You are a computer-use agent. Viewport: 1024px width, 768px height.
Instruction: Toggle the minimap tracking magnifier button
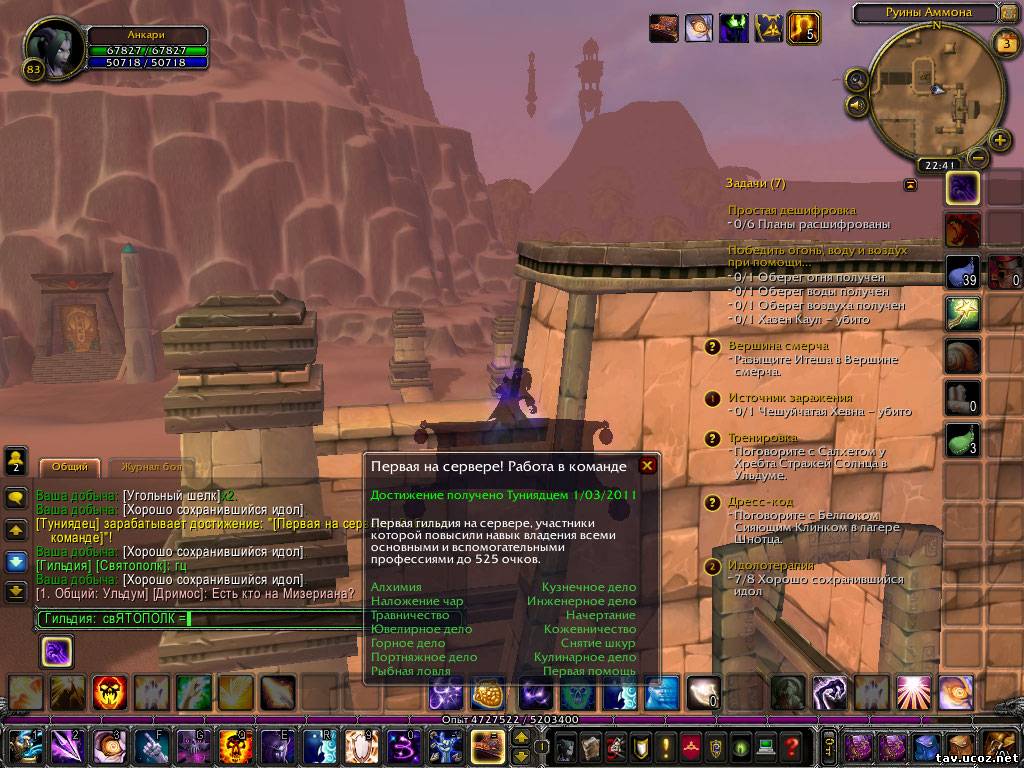coord(856,79)
